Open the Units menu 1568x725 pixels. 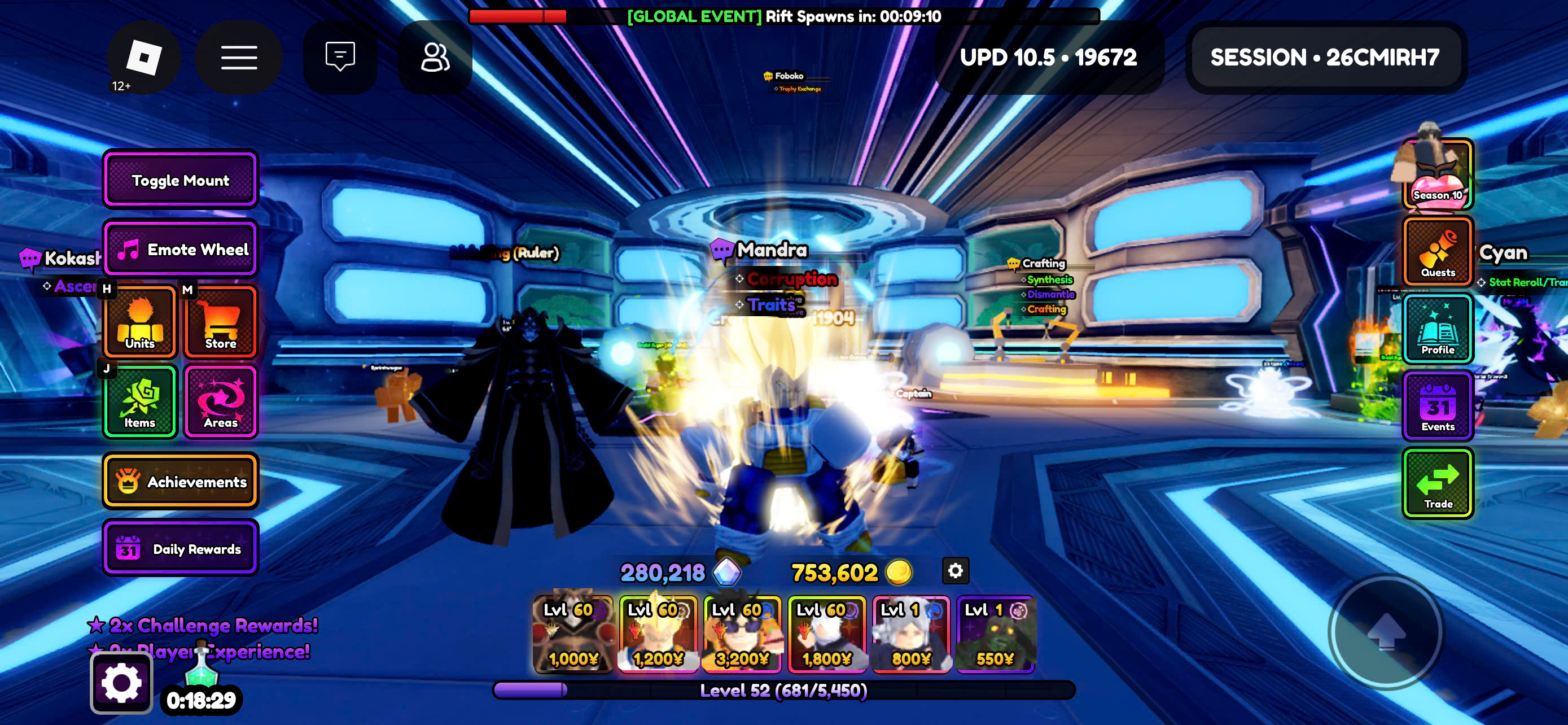tap(140, 322)
